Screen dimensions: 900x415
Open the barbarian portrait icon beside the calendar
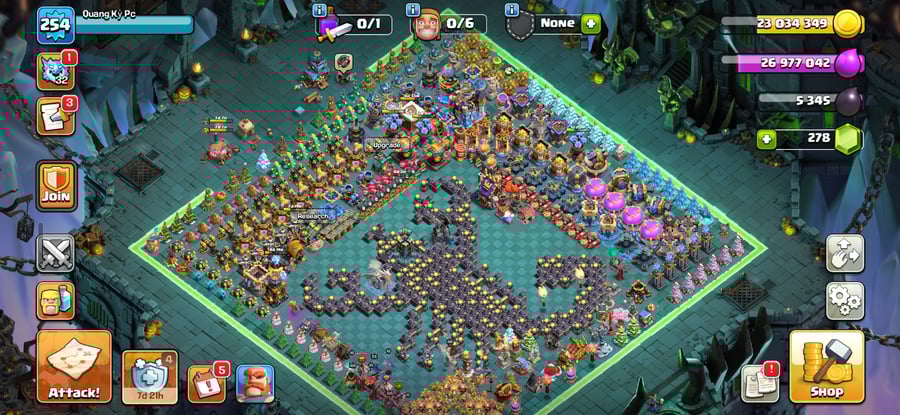(255, 383)
